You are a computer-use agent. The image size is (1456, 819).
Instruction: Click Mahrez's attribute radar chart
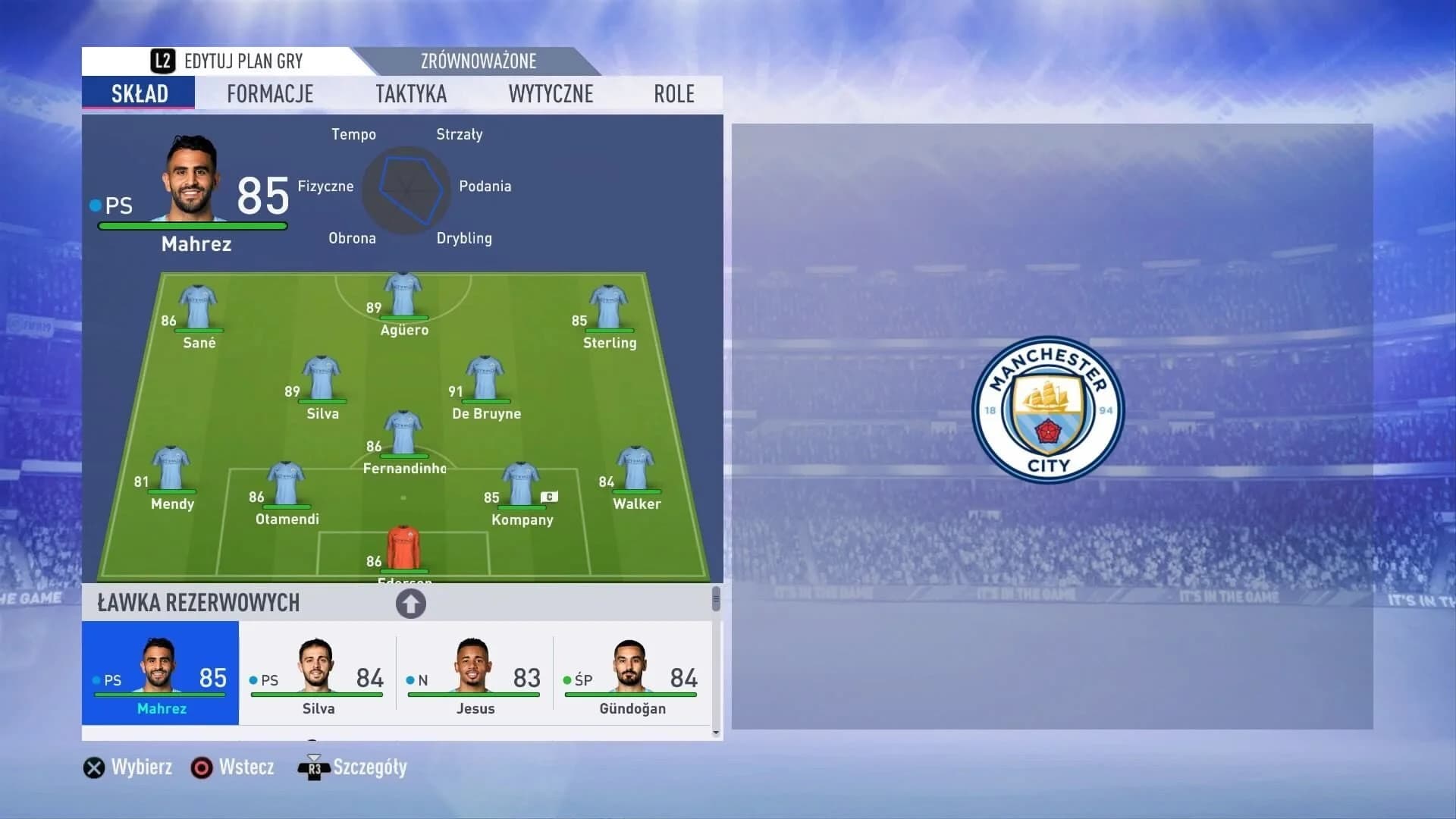(x=407, y=190)
